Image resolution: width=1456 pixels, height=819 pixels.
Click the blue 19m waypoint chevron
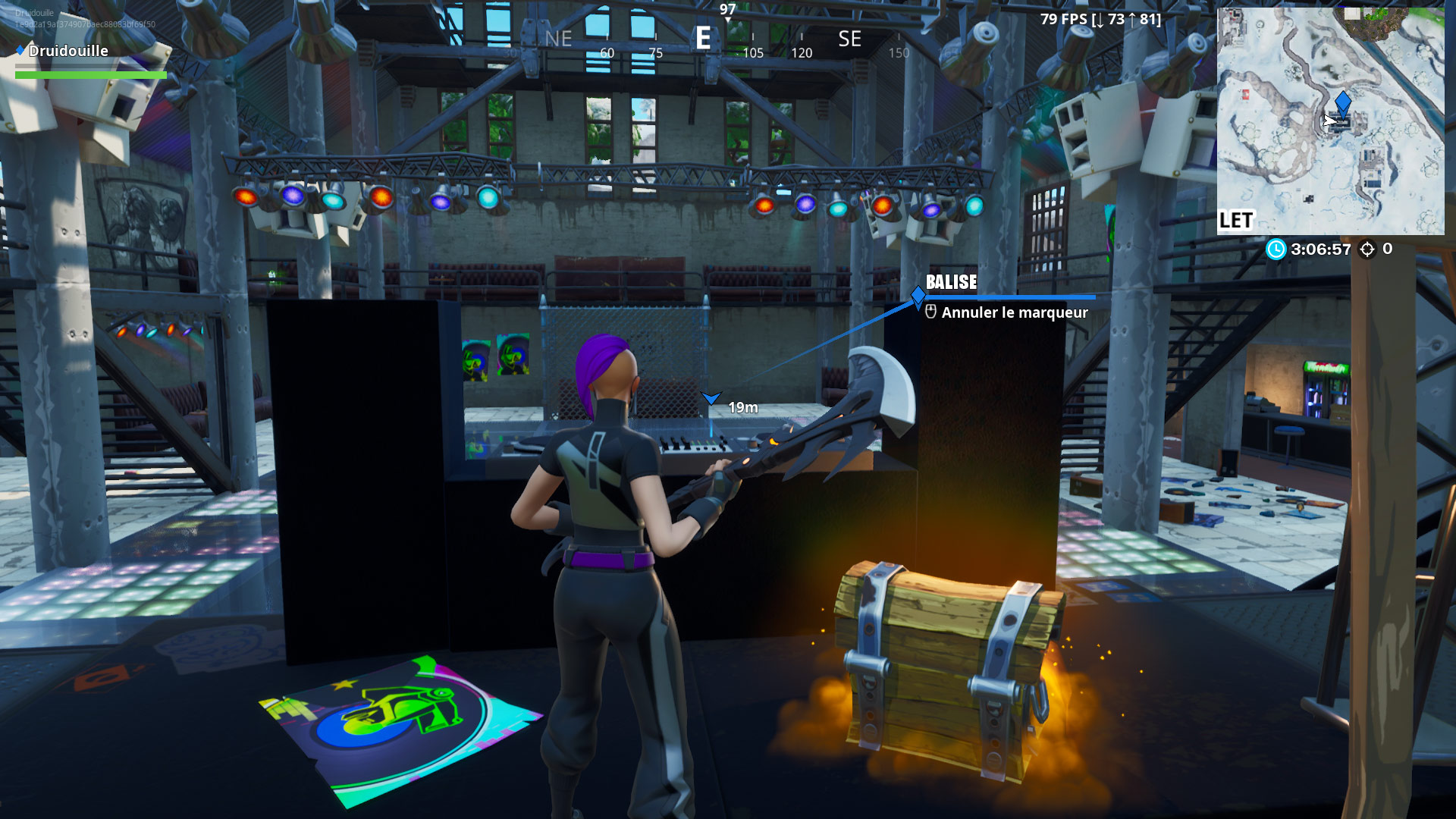pos(711,395)
